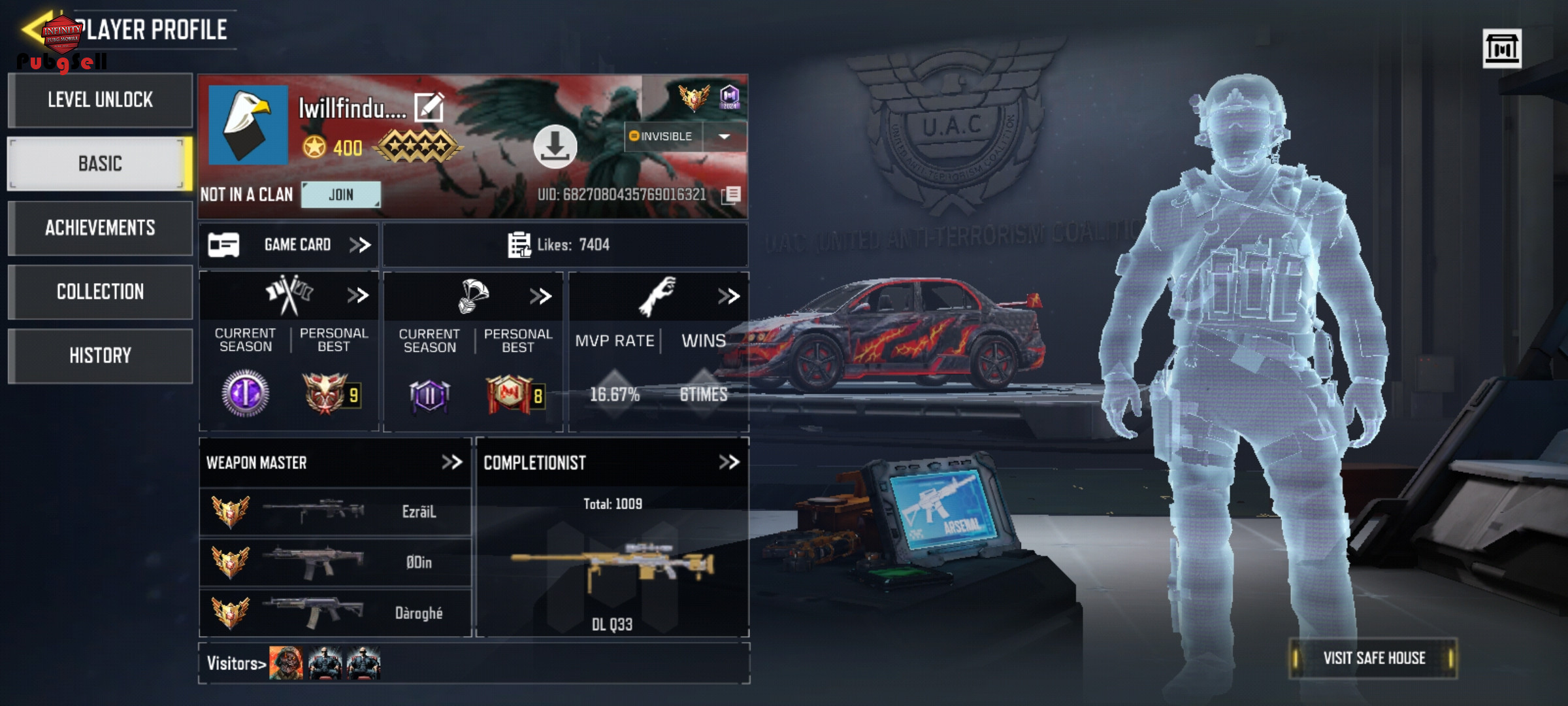Click the download icon on the banner
1568x706 pixels.
click(555, 146)
